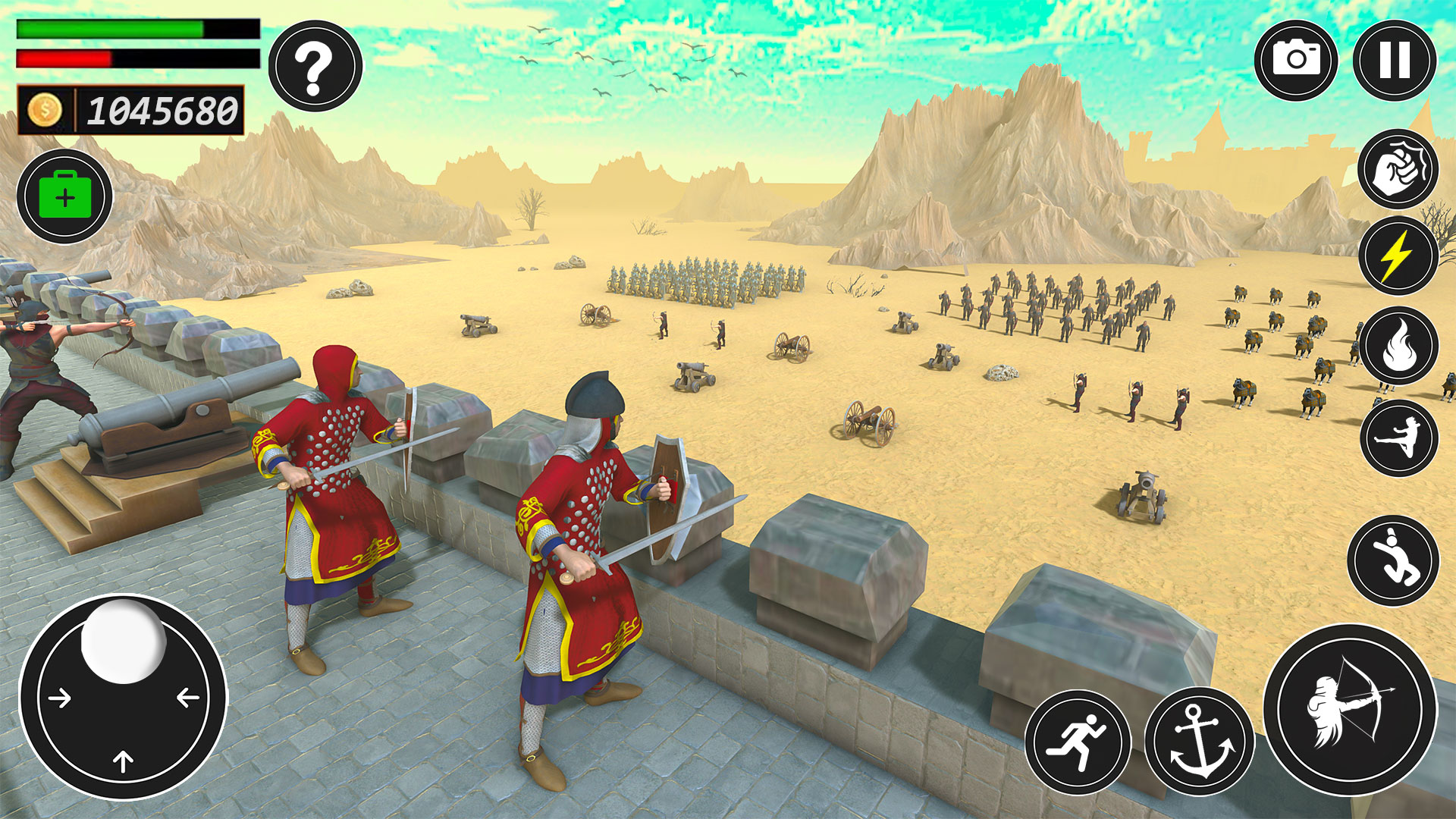Use the health kit

pyautogui.click(x=67, y=196)
